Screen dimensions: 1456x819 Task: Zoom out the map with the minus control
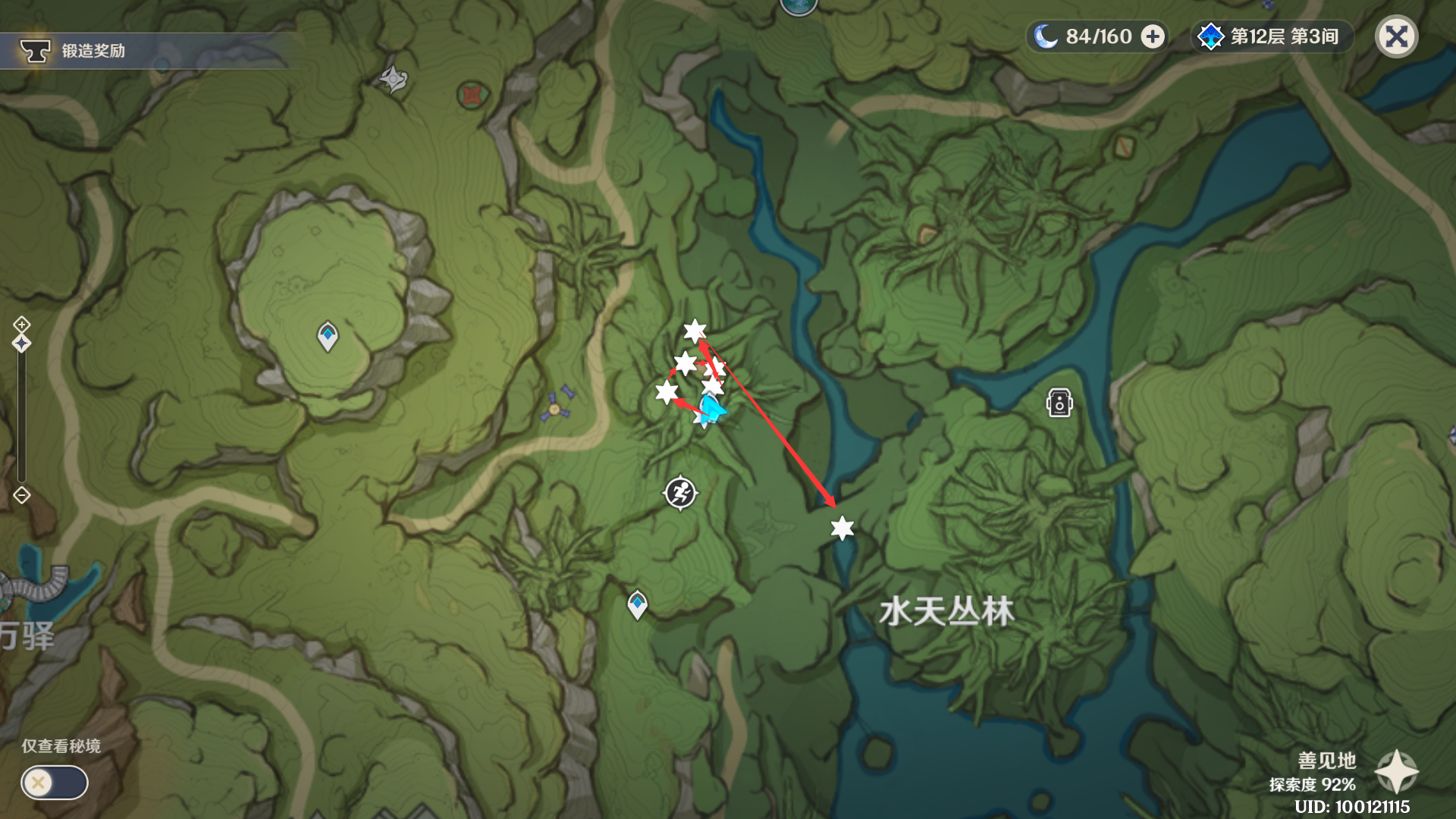pos(21,495)
